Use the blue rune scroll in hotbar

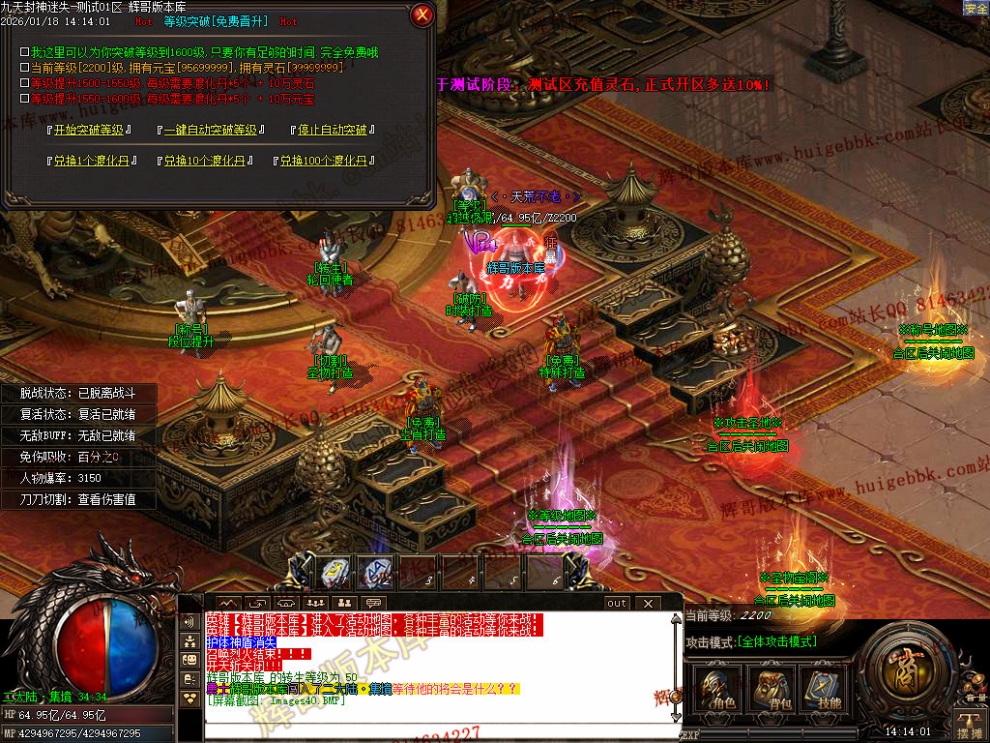click(376, 573)
